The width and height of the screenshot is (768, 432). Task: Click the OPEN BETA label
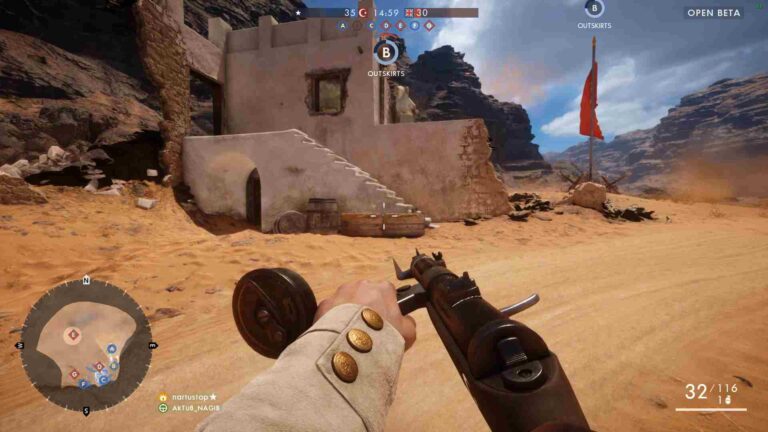(x=714, y=13)
